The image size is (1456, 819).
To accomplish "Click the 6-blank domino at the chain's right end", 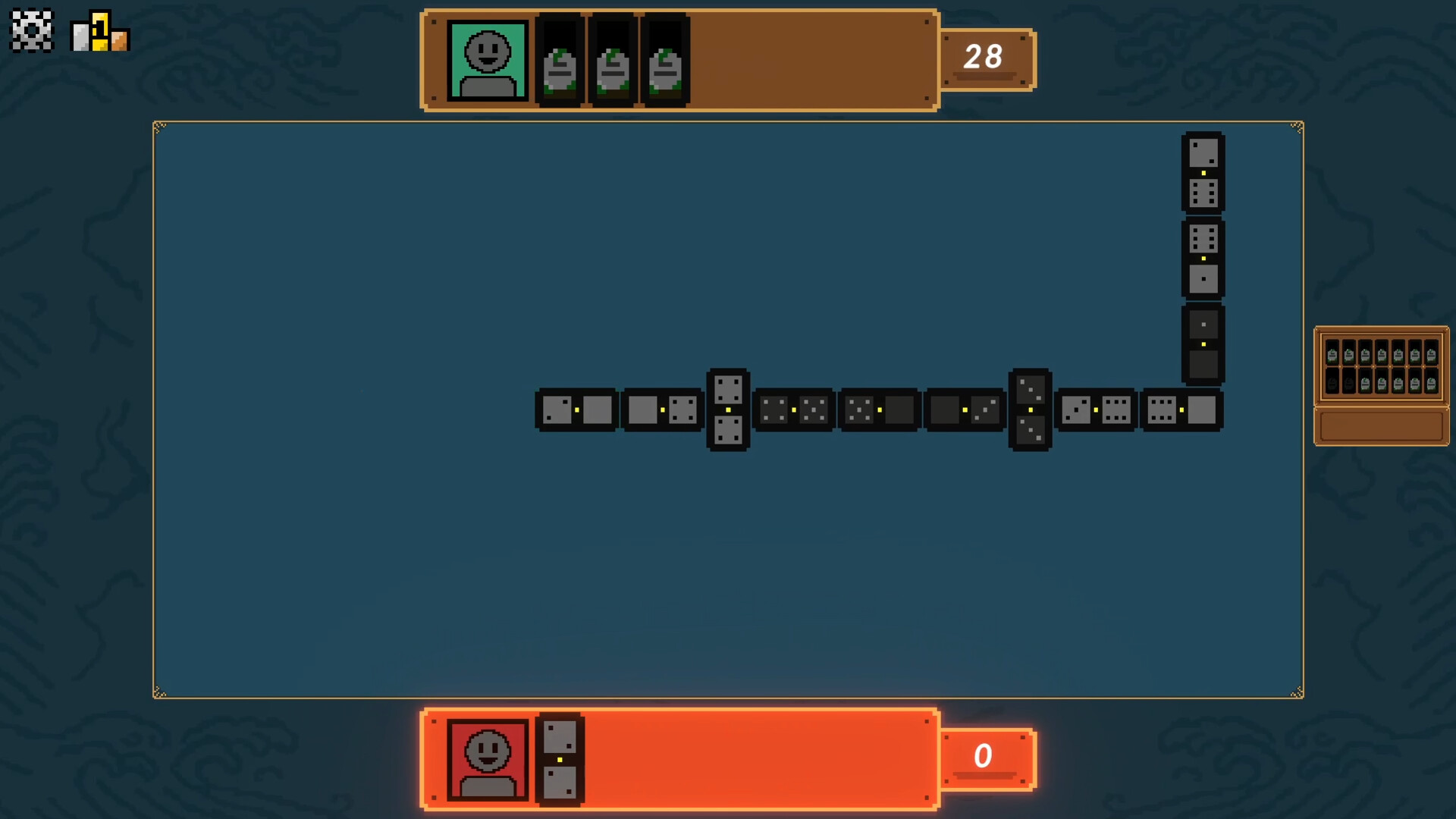I will [1183, 409].
